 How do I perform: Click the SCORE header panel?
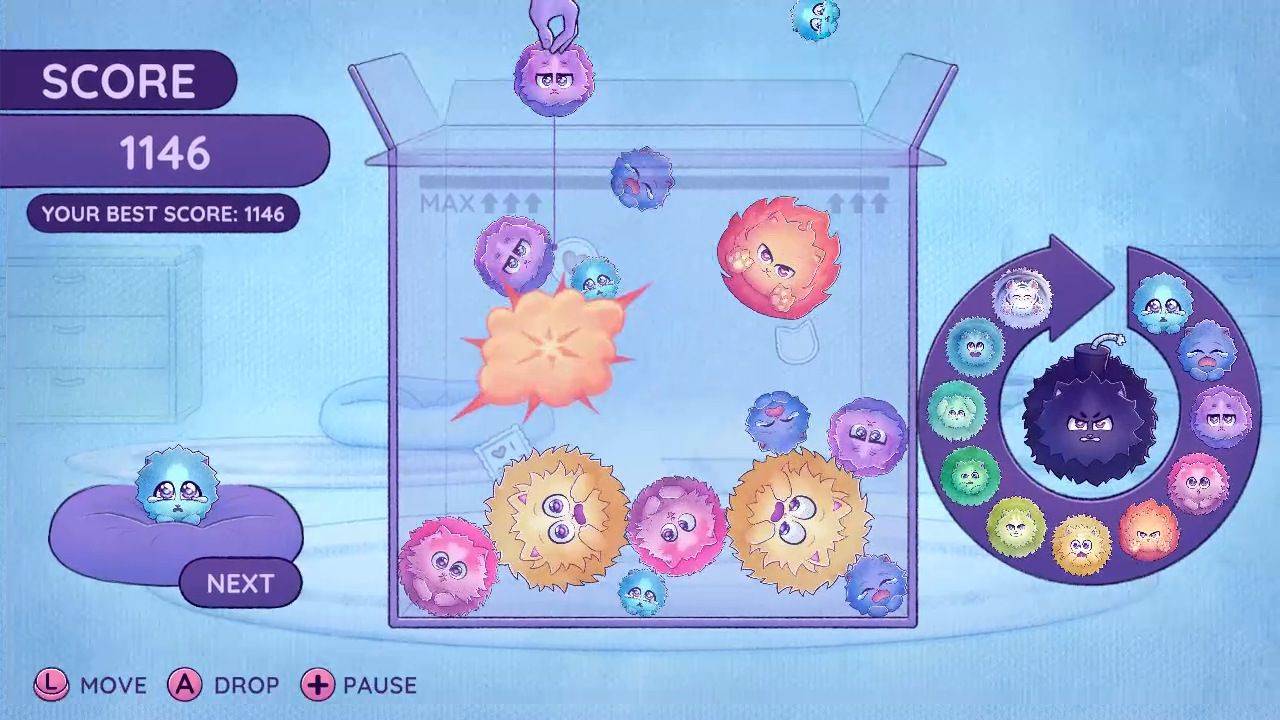tap(118, 80)
